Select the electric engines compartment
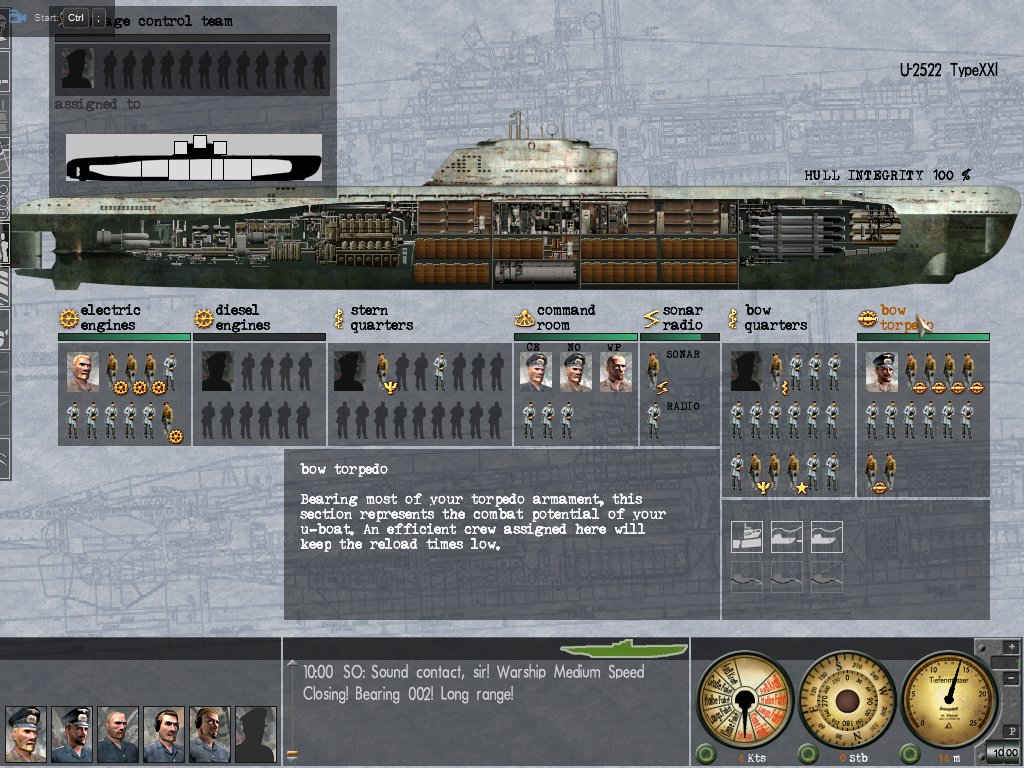Image resolution: width=1024 pixels, height=768 pixels. pos(110,318)
